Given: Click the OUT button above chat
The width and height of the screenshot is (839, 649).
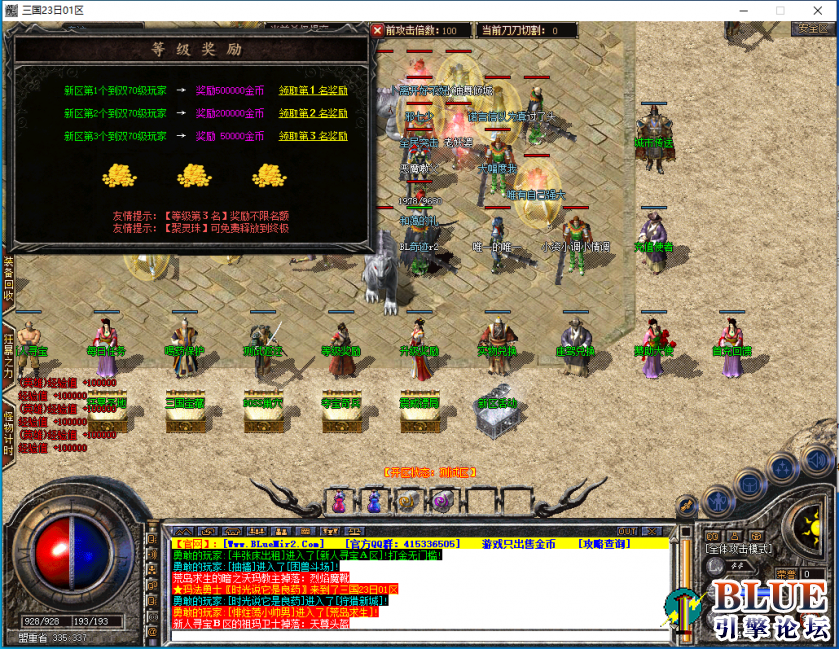Looking at the screenshot, I should pos(627,531).
